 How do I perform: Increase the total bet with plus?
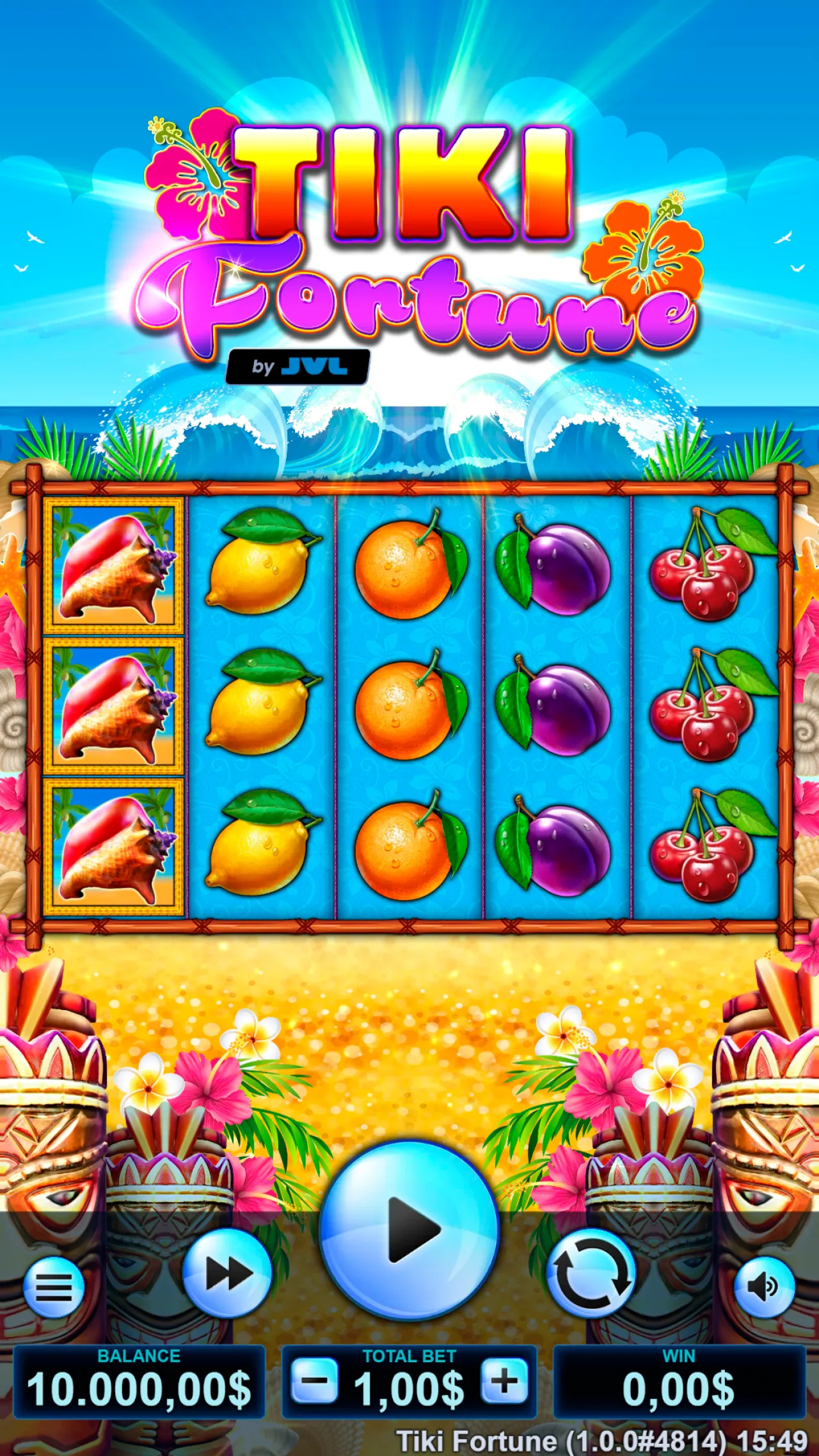click(506, 1380)
